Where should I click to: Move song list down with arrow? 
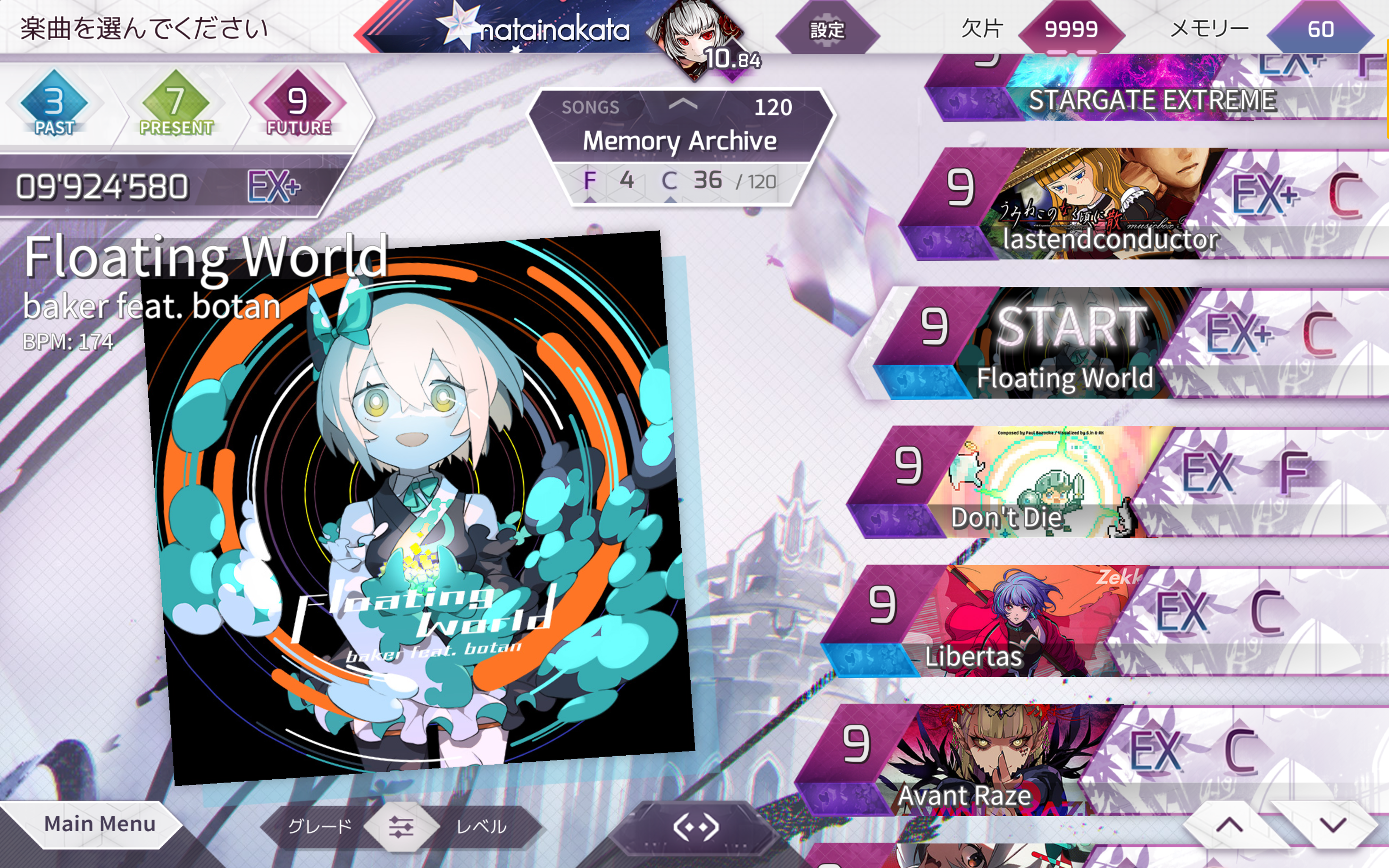(x=1333, y=825)
